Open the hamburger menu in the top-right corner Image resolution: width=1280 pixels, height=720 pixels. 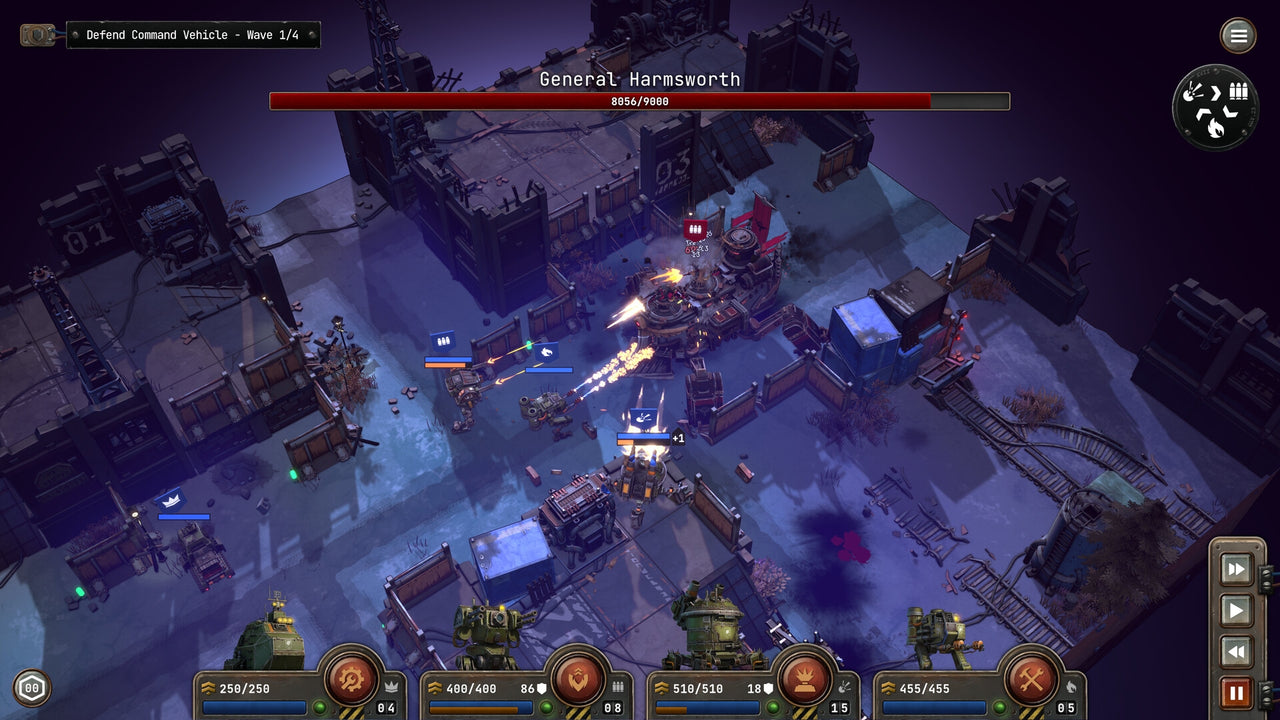click(x=1238, y=36)
